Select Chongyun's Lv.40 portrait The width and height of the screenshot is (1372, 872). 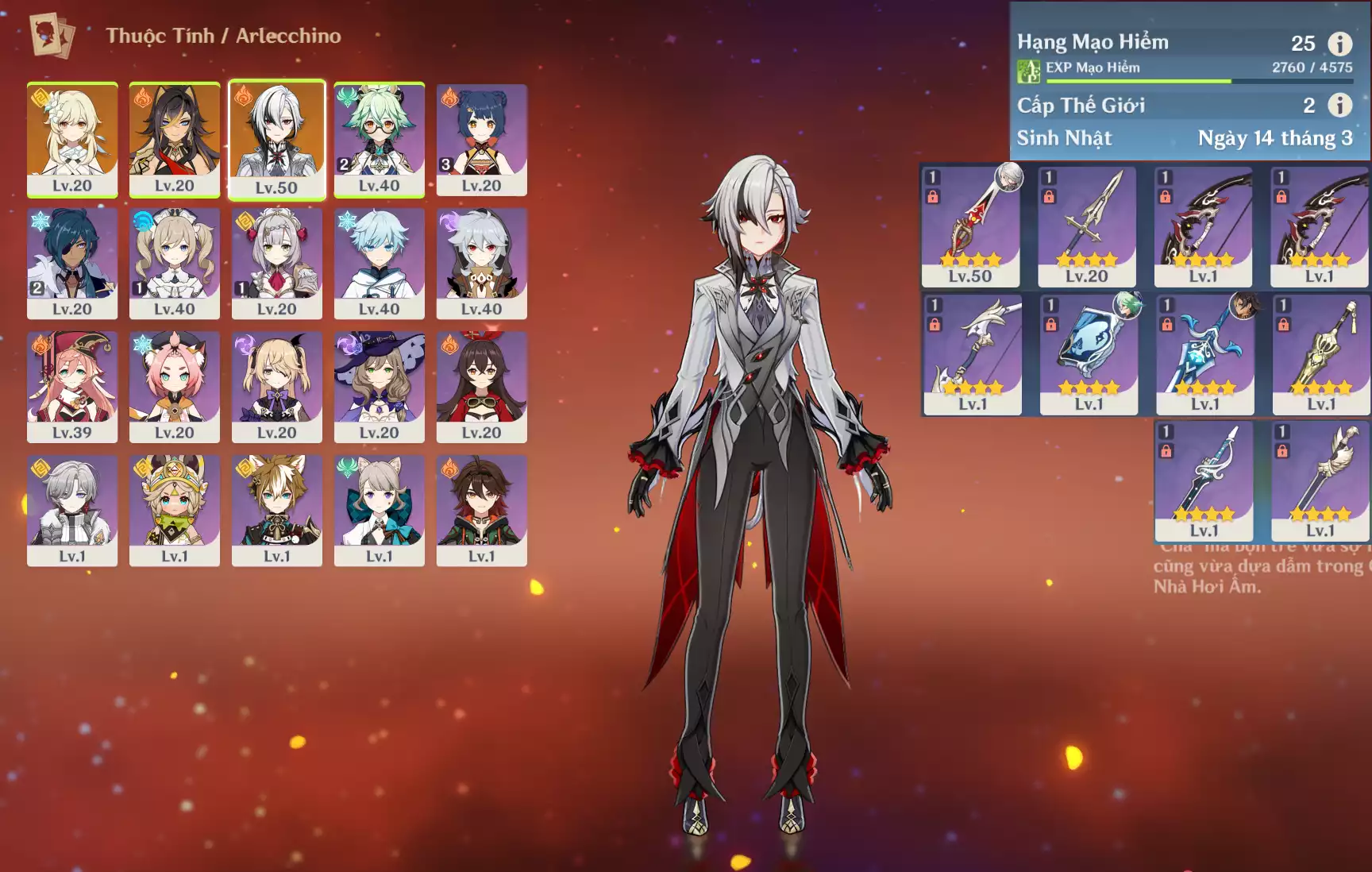coord(379,262)
